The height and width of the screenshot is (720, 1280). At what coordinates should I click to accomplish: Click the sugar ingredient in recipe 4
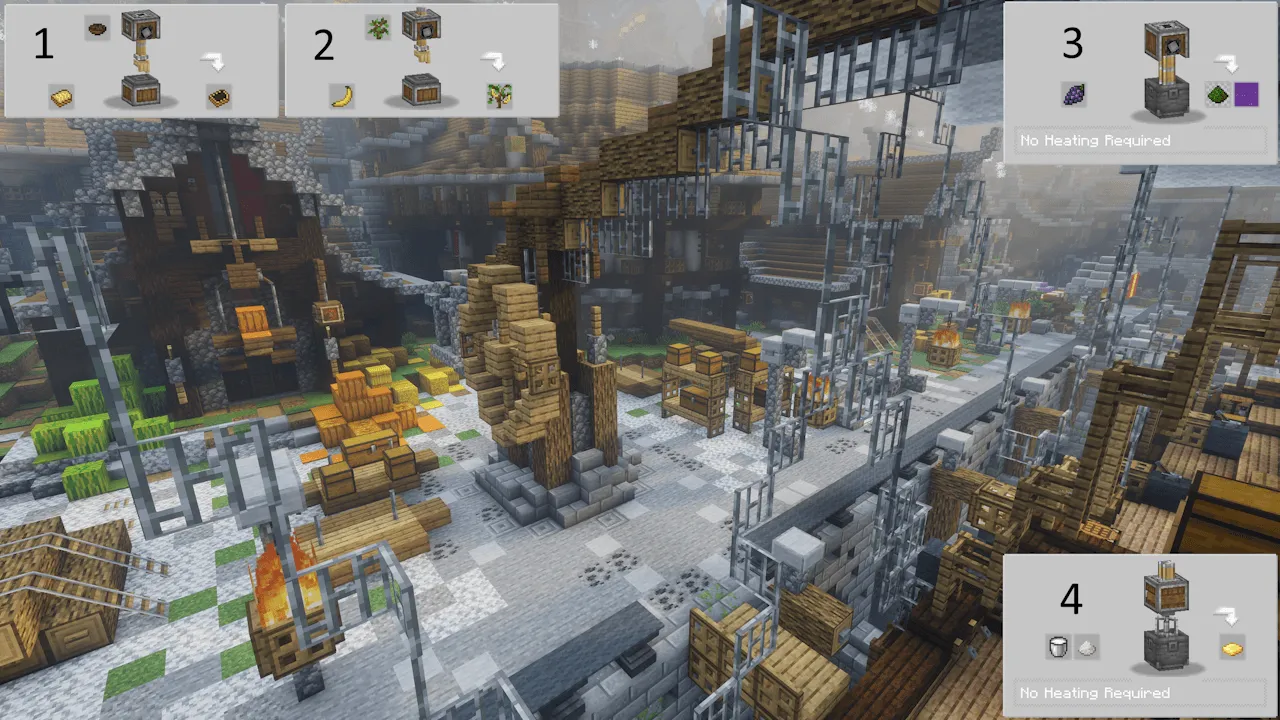(1087, 648)
